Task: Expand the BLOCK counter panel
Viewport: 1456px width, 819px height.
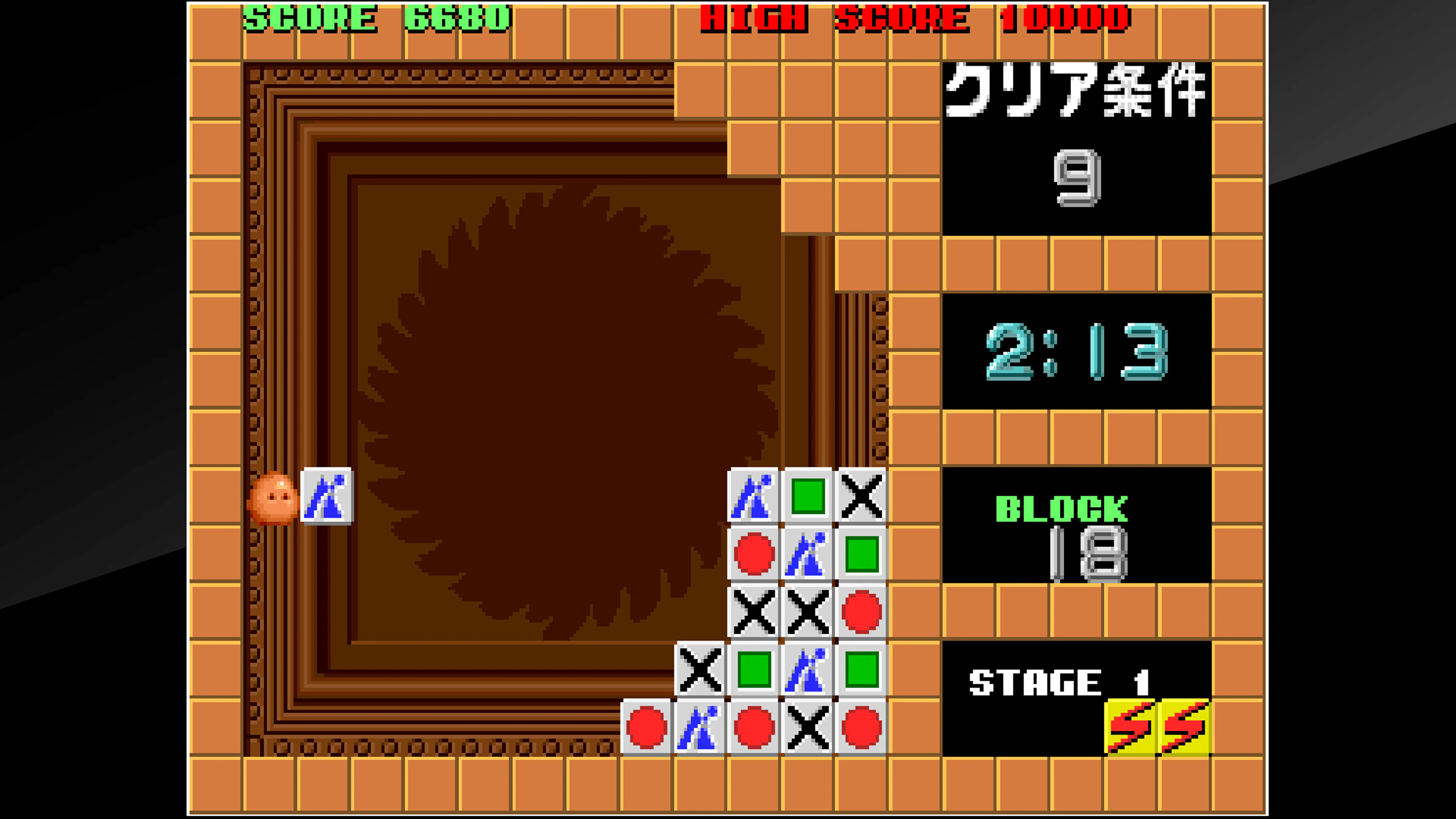Action: tap(1077, 526)
